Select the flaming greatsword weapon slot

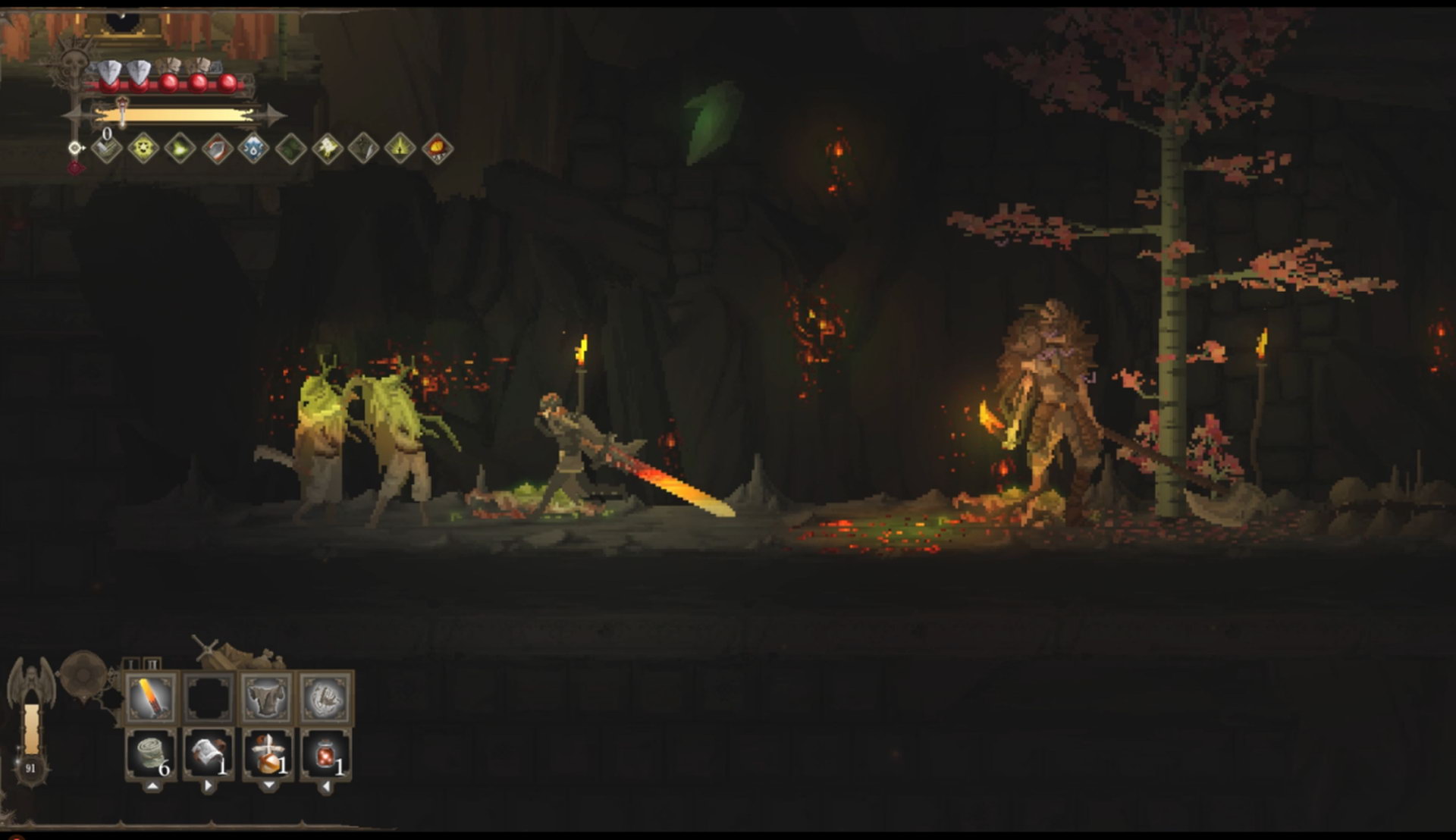151,697
